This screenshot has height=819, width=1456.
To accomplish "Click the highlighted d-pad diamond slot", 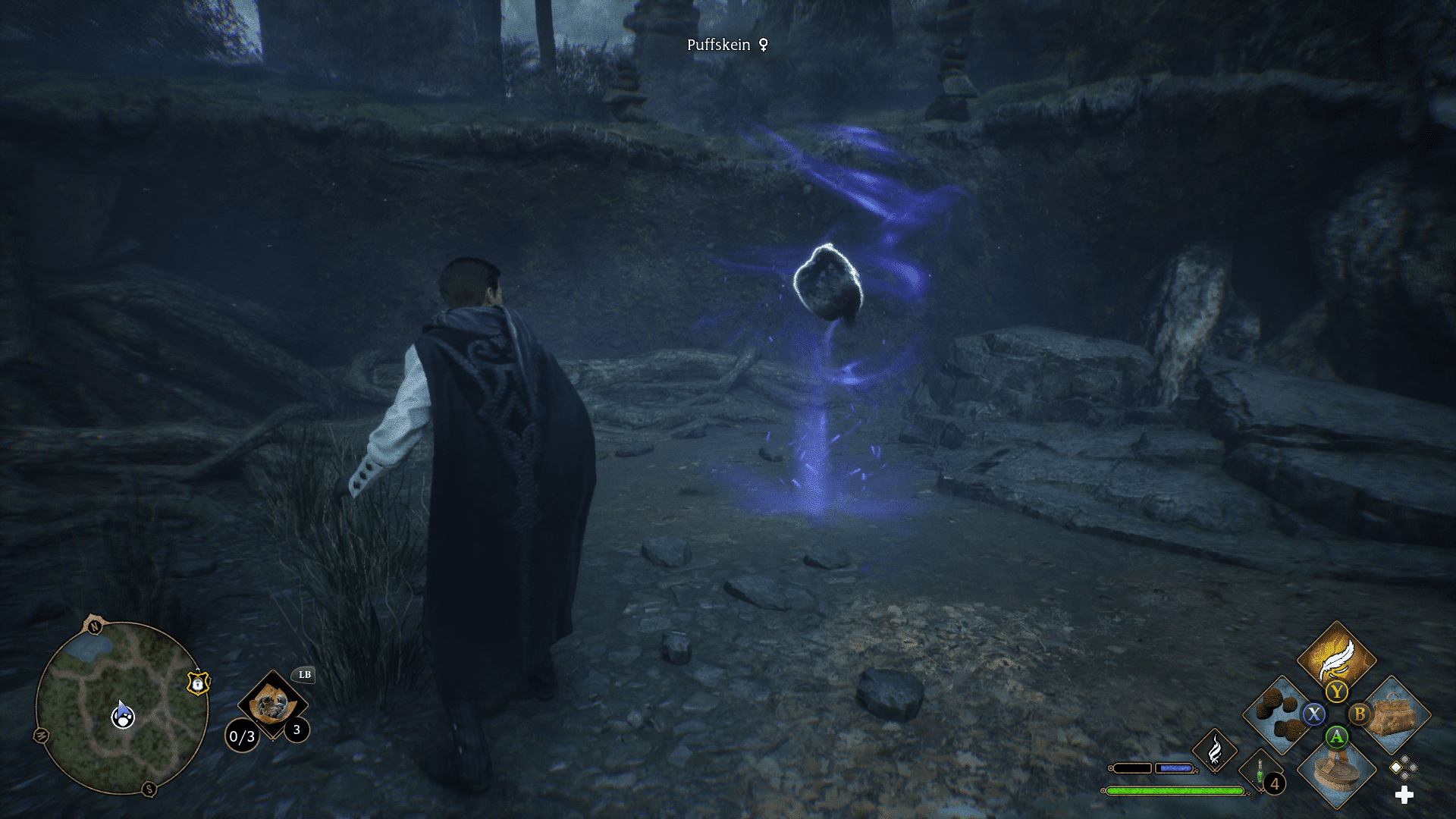I will pos(1396,767).
